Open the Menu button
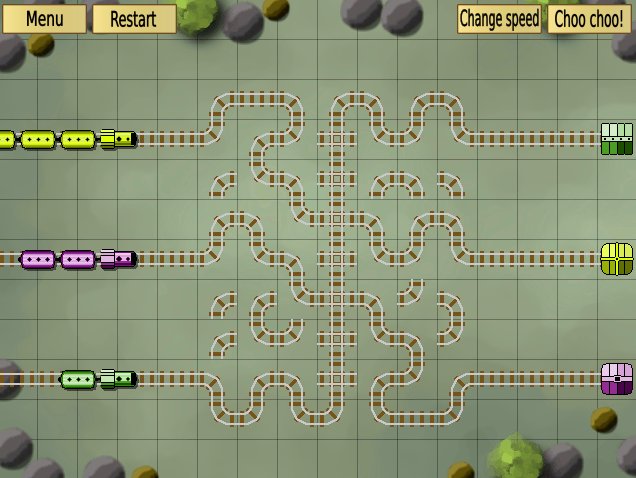The image size is (636, 478). click(x=43, y=18)
